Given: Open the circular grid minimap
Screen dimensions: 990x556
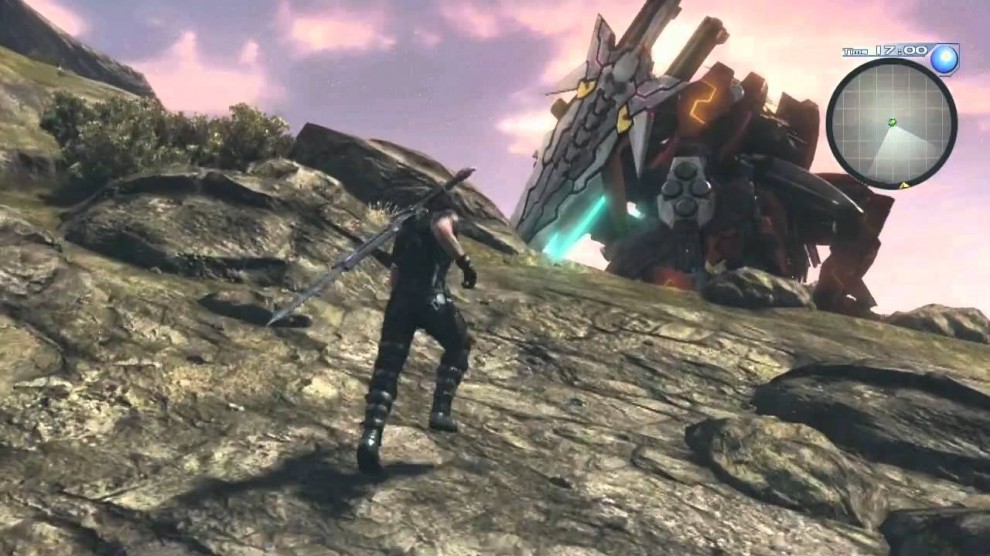Looking at the screenshot, I should coord(890,124).
